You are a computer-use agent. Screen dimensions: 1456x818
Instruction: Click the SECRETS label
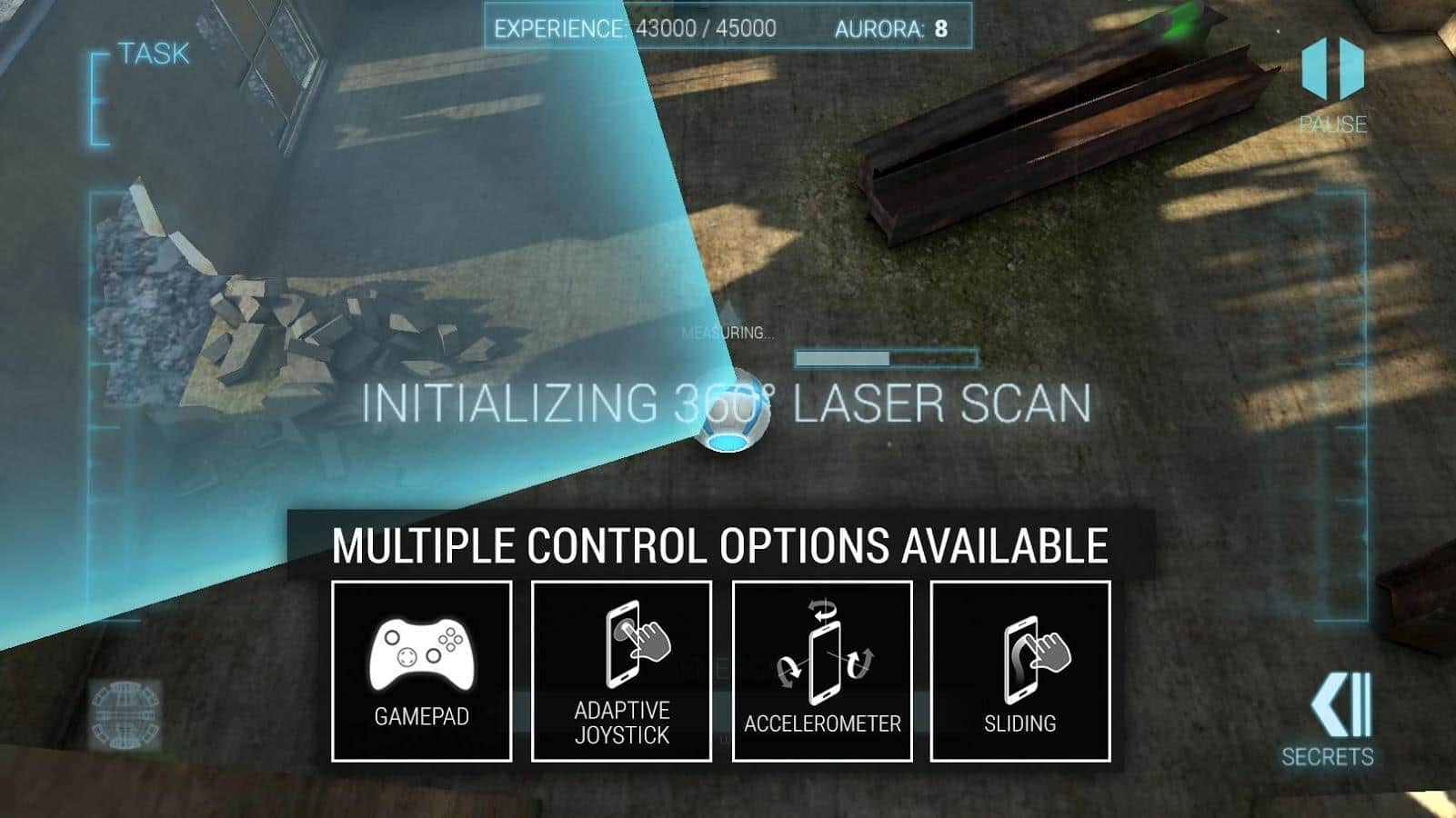click(x=1330, y=754)
